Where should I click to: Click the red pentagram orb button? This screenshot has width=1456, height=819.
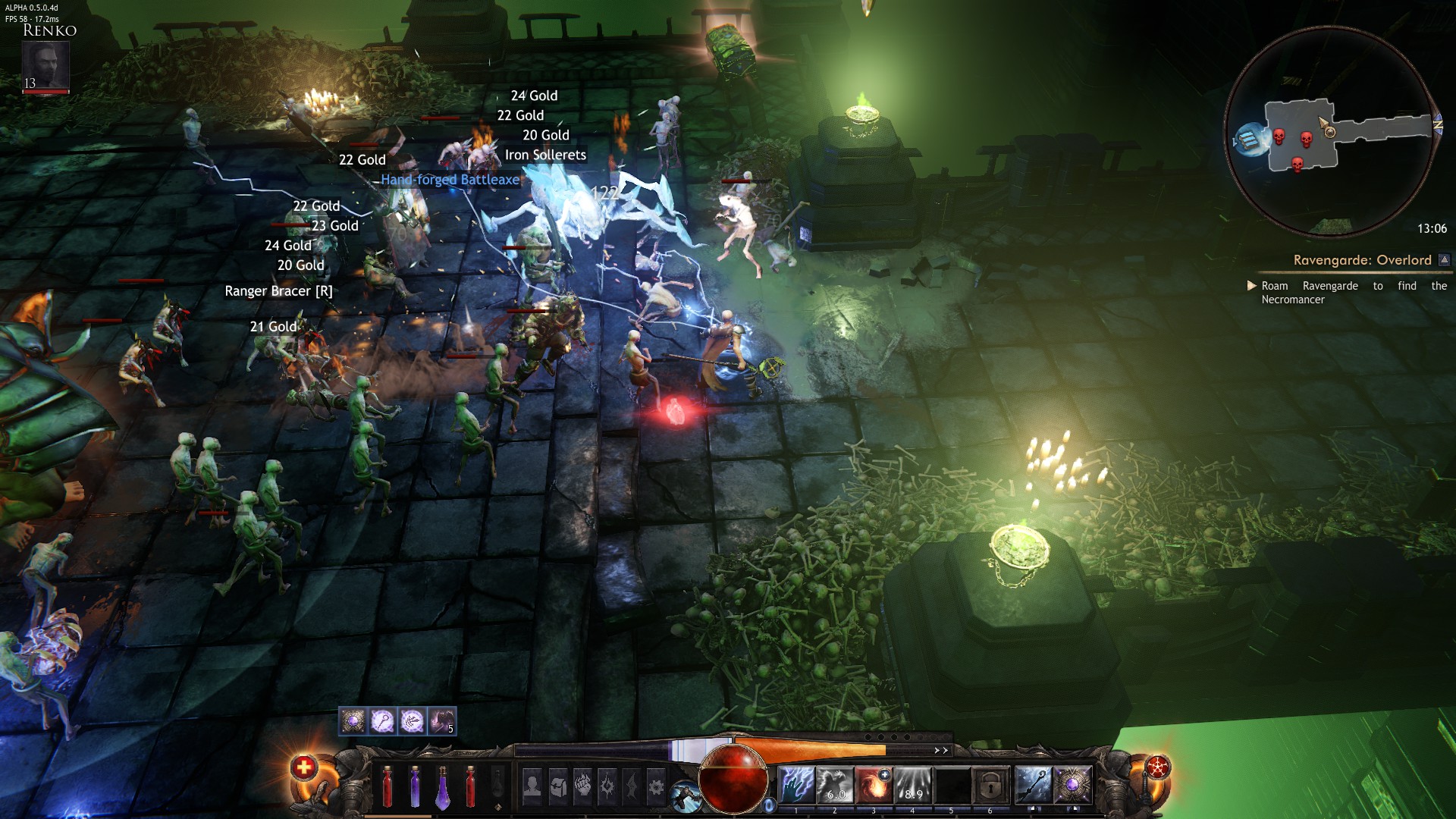(1158, 767)
